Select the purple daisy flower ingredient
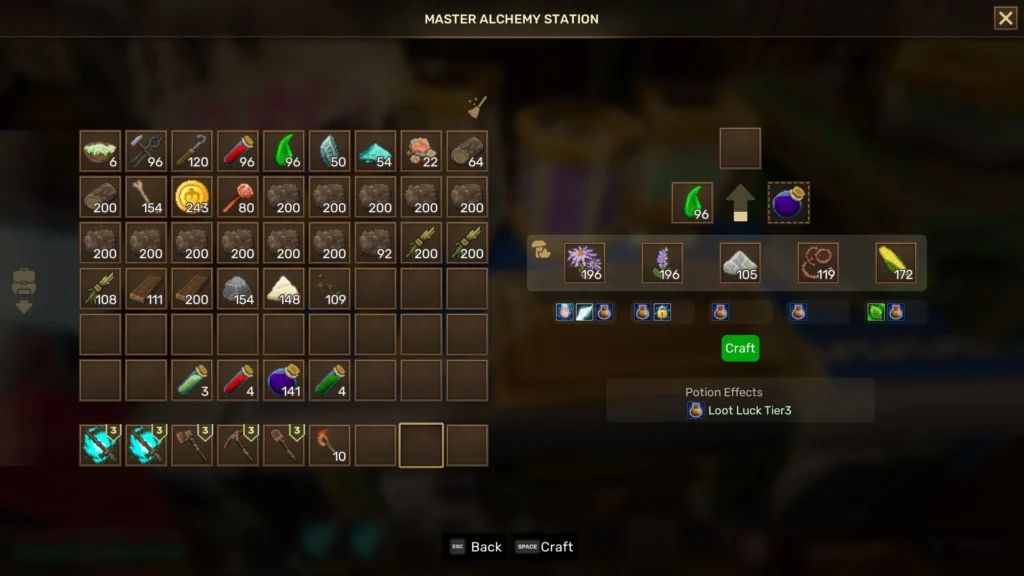This screenshot has width=1024, height=576. point(584,263)
